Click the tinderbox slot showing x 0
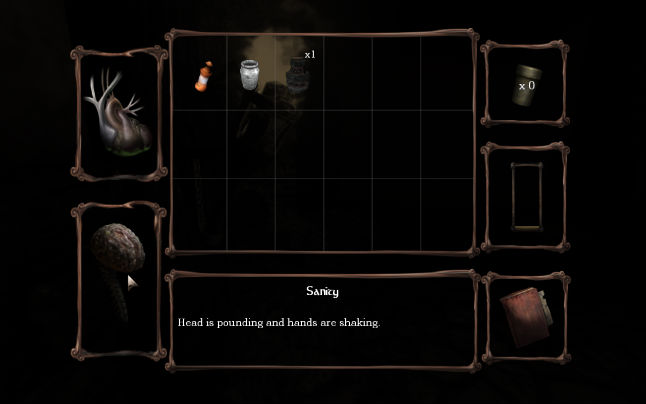 coord(525,83)
